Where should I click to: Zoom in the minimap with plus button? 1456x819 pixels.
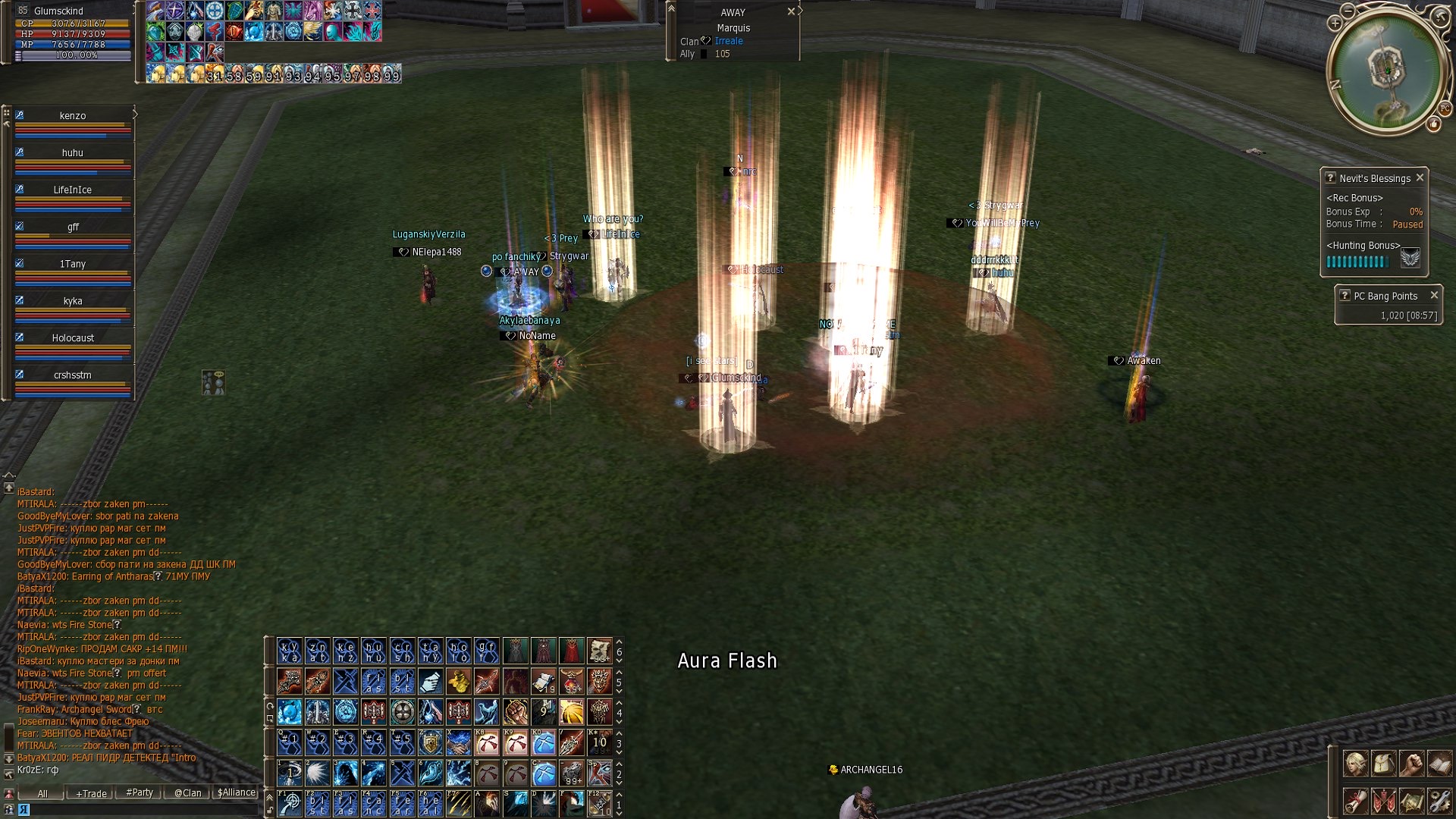[1335, 24]
